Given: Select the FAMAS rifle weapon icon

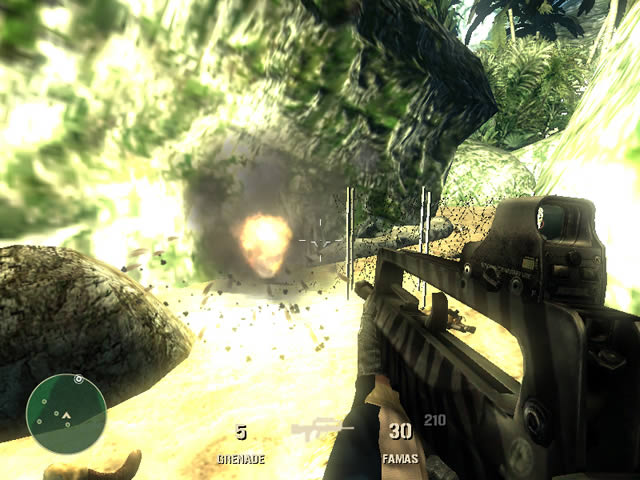Looking at the screenshot, I should point(322,430).
